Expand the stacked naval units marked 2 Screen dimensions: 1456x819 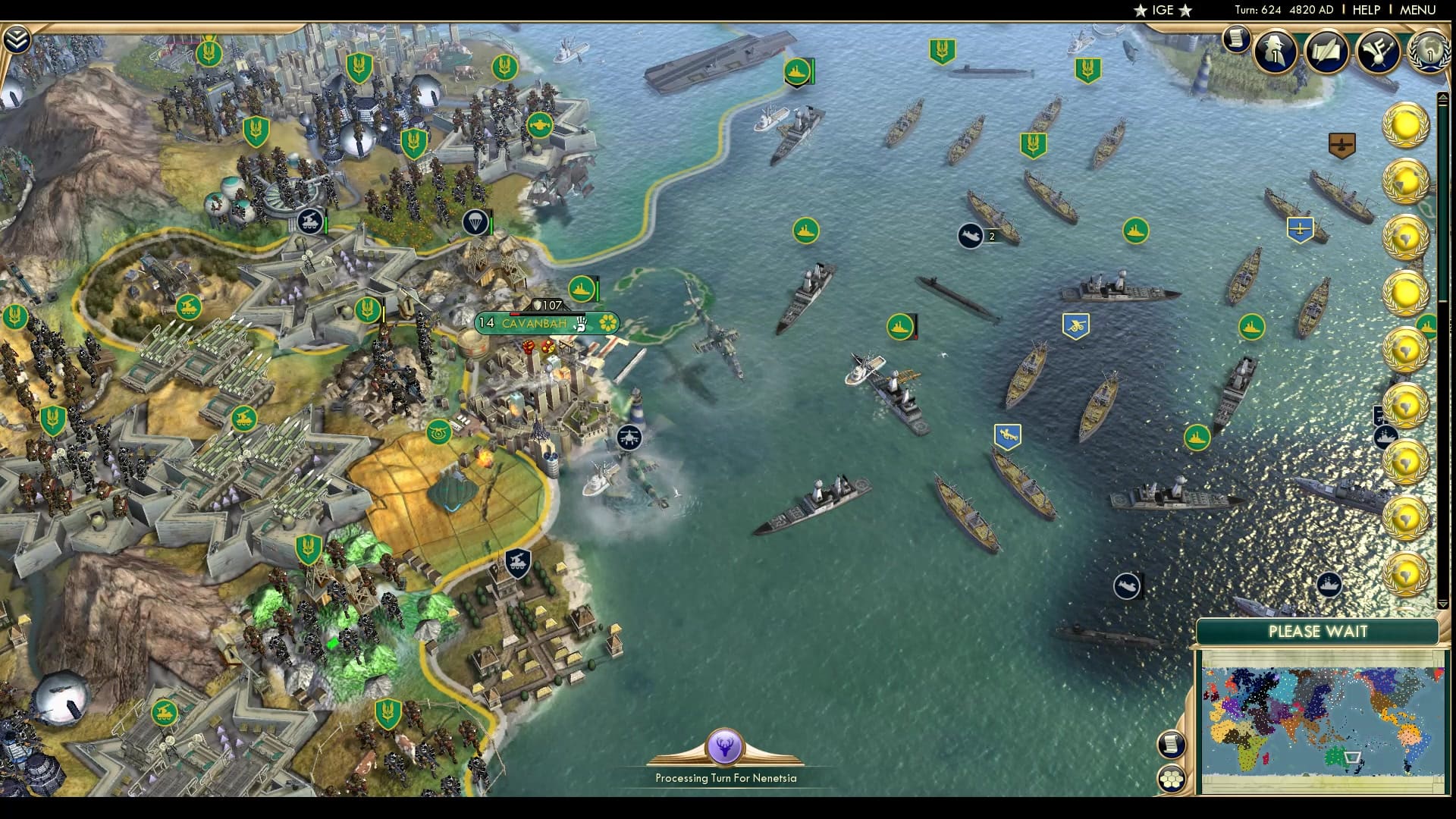pyautogui.click(x=974, y=235)
